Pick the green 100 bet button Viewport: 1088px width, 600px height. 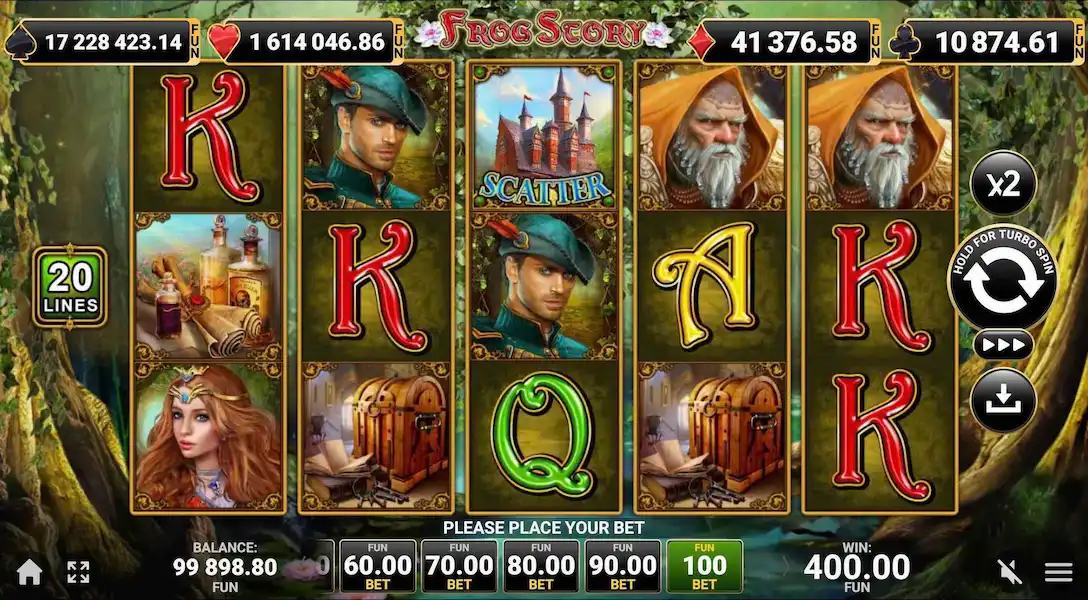click(705, 568)
